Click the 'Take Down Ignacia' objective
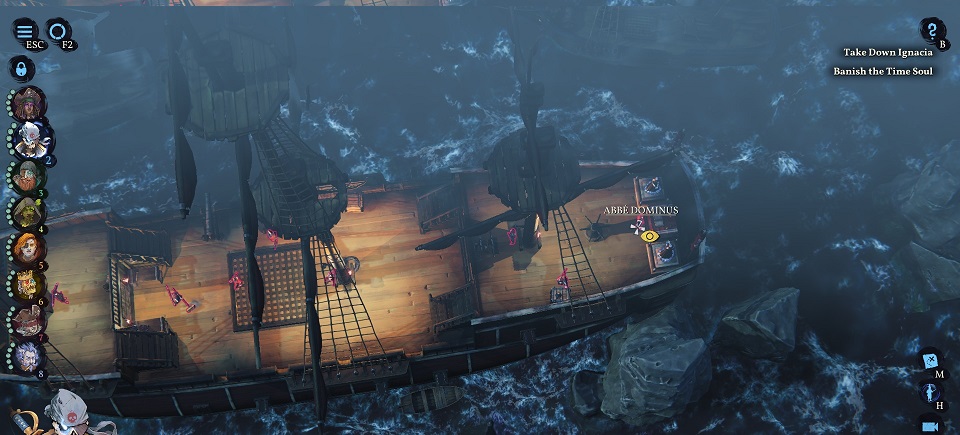The image size is (960, 435). pos(887,52)
